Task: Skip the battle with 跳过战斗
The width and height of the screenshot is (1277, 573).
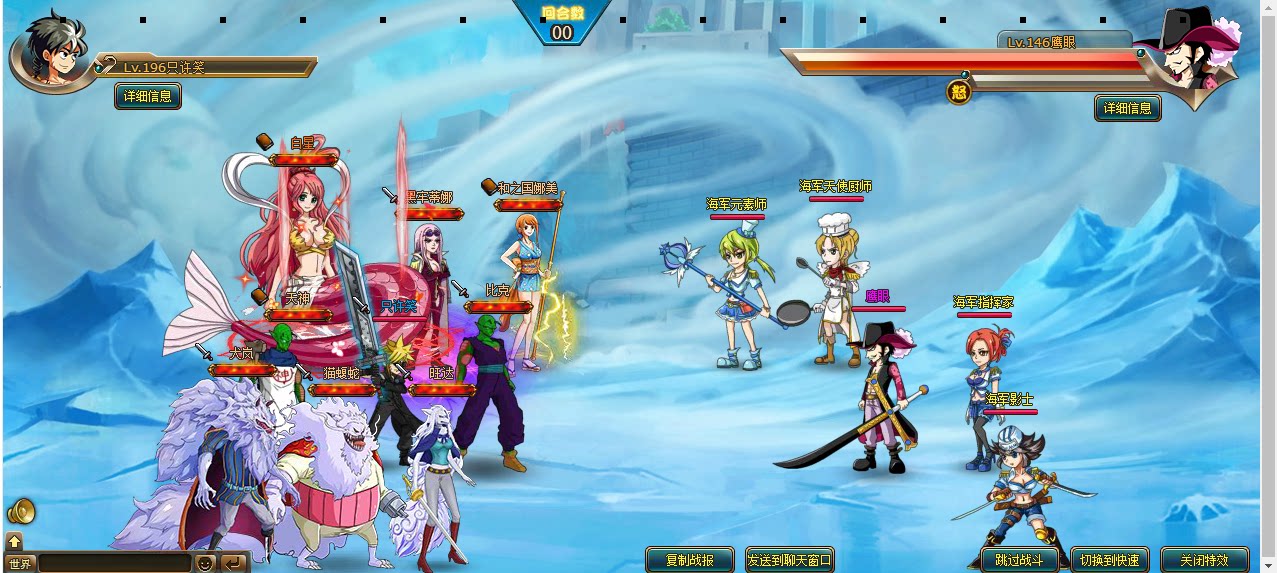Action: coord(1012,560)
